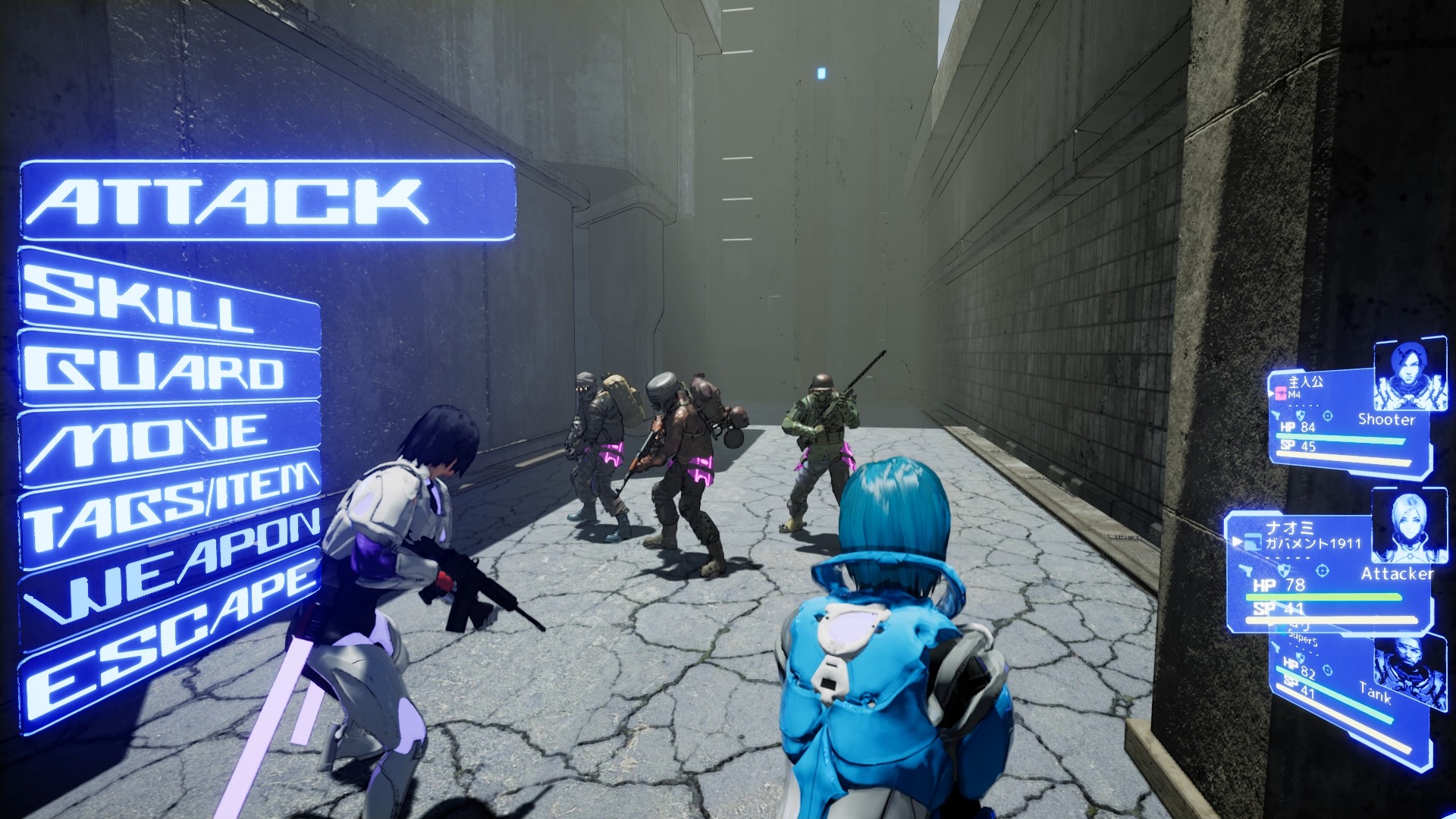This screenshot has height=819, width=1456.
Task: Click the crosshair icon beside Tank's HP value
Action: 1327,670
